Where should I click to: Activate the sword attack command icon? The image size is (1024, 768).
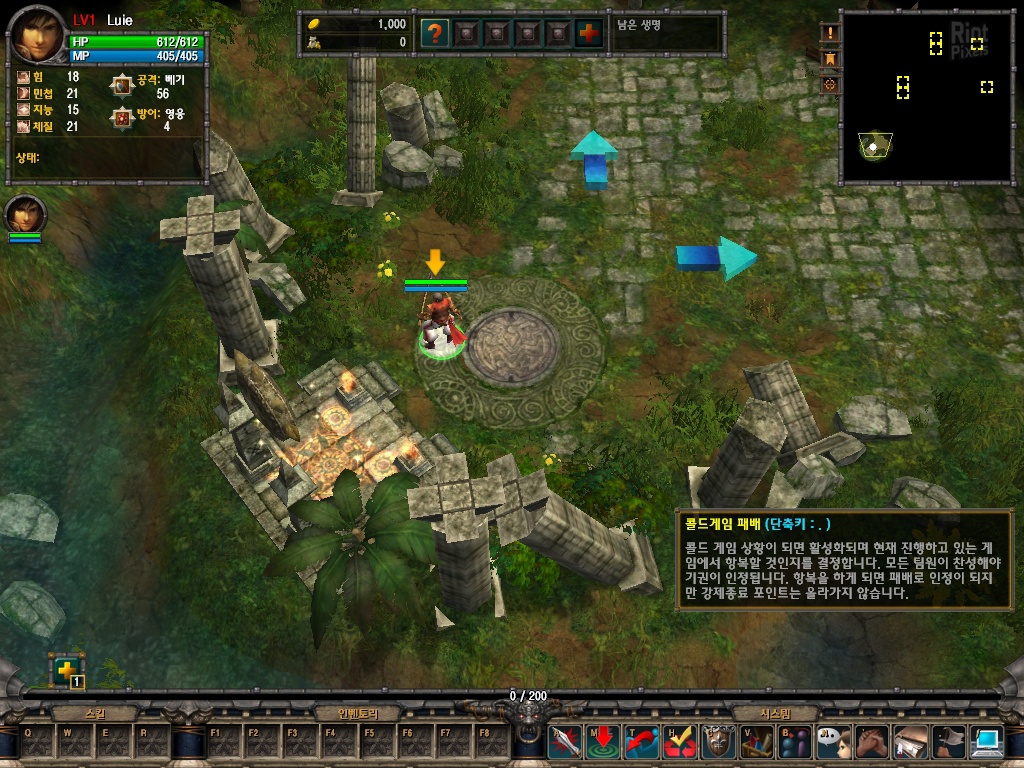564,742
